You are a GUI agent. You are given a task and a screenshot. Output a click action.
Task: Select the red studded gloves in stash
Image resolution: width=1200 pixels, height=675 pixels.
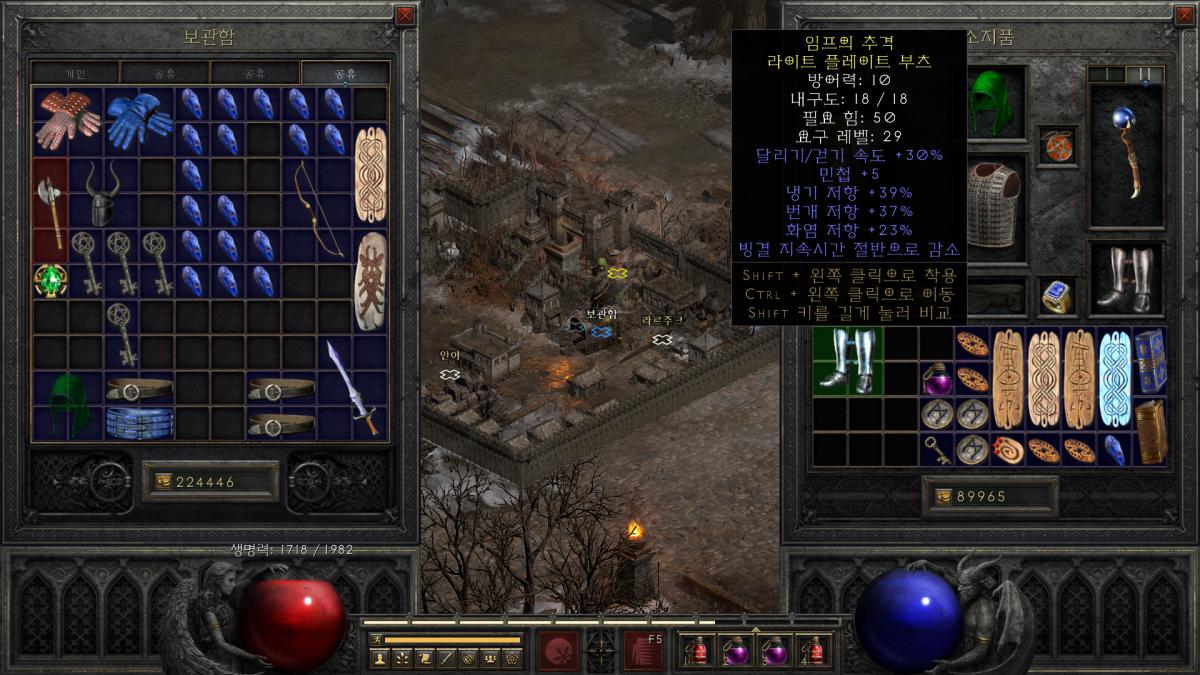tap(68, 121)
